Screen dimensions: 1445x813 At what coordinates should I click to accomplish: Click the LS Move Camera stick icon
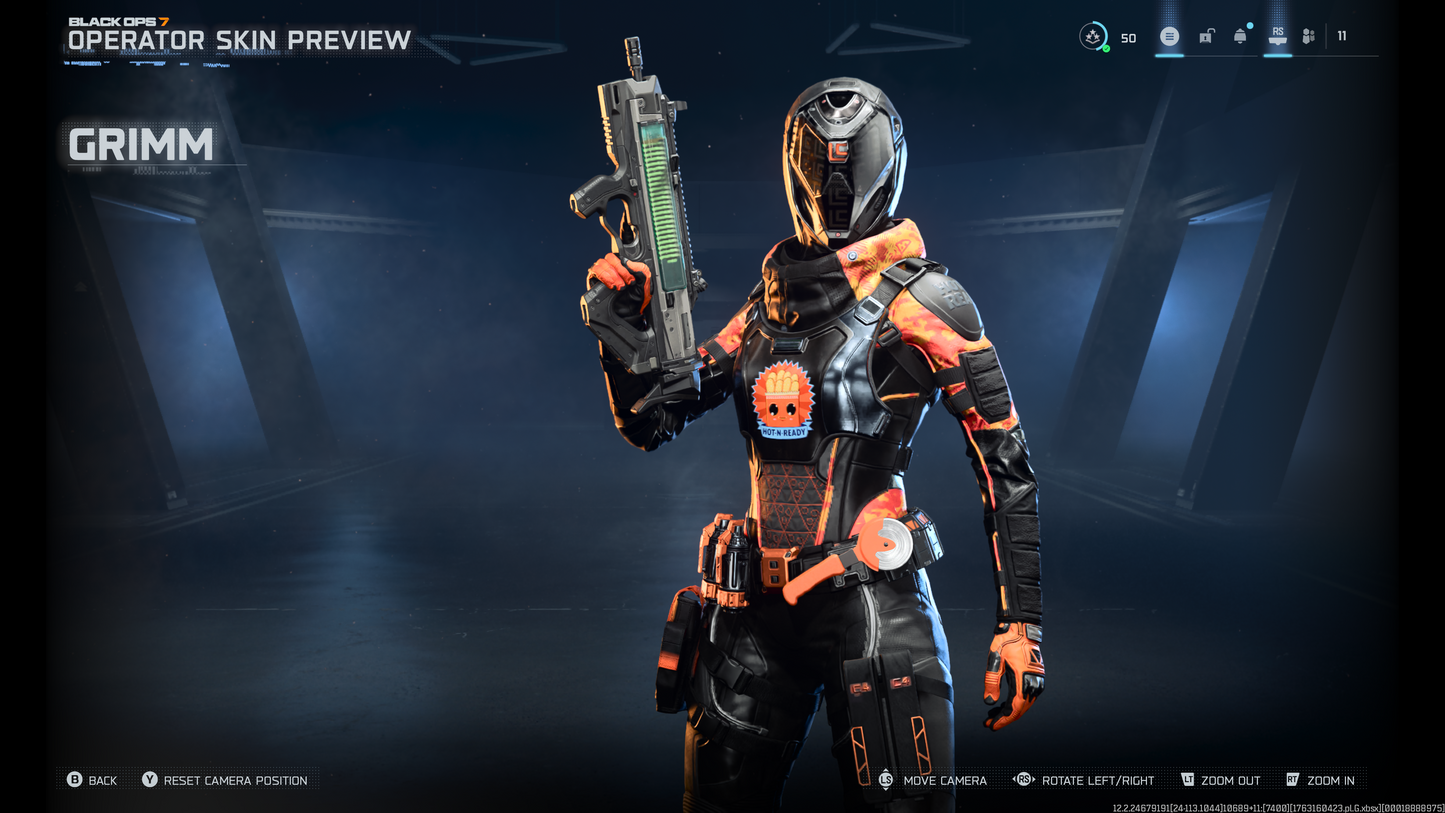point(885,780)
